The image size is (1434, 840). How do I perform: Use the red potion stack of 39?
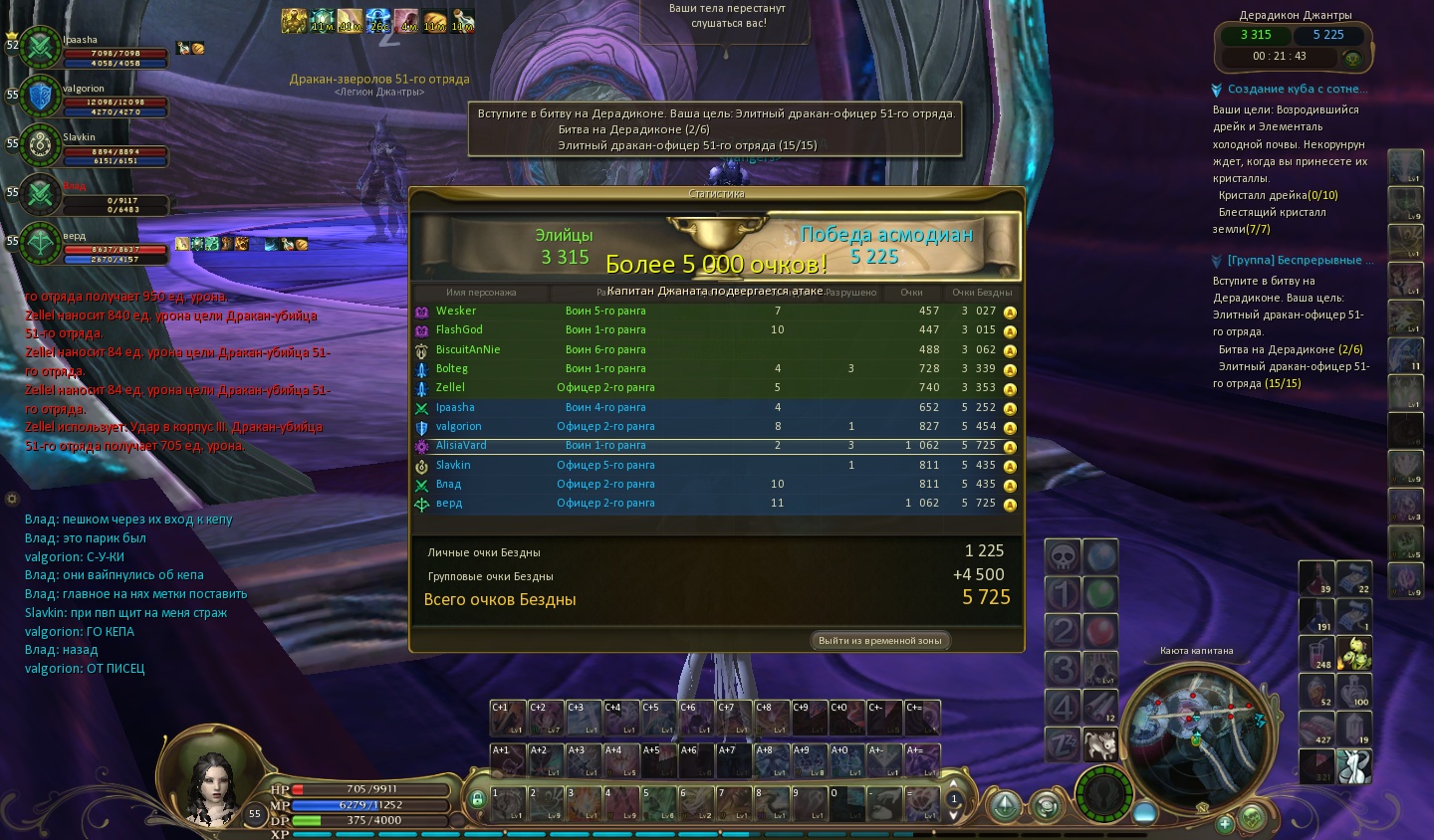1315,579
